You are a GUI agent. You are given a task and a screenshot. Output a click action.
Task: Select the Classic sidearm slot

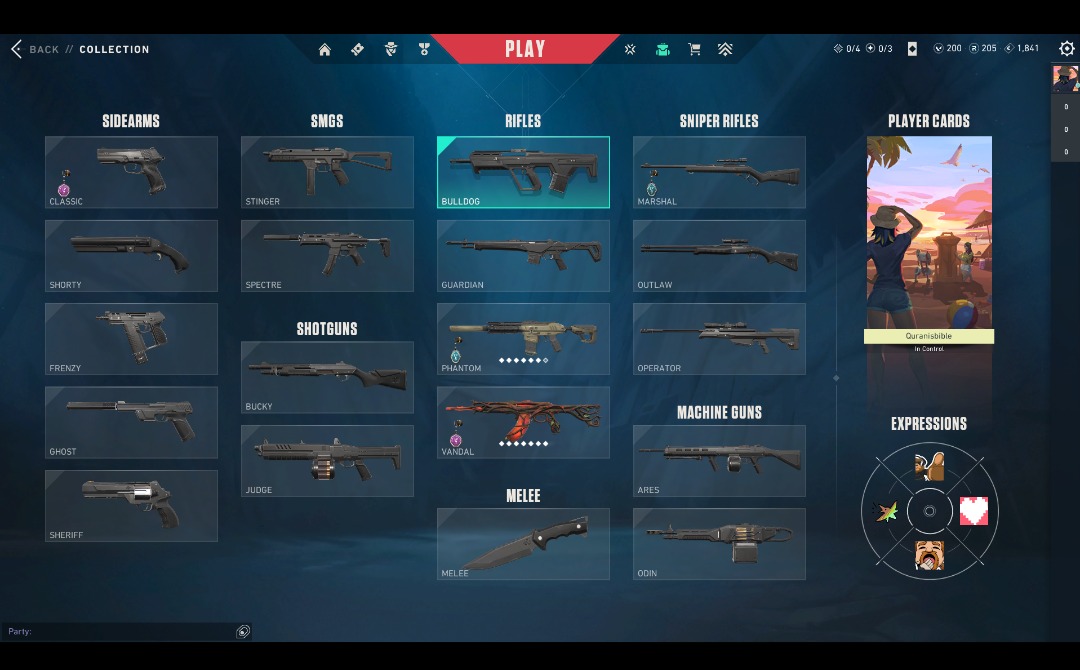pyautogui.click(x=131, y=172)
